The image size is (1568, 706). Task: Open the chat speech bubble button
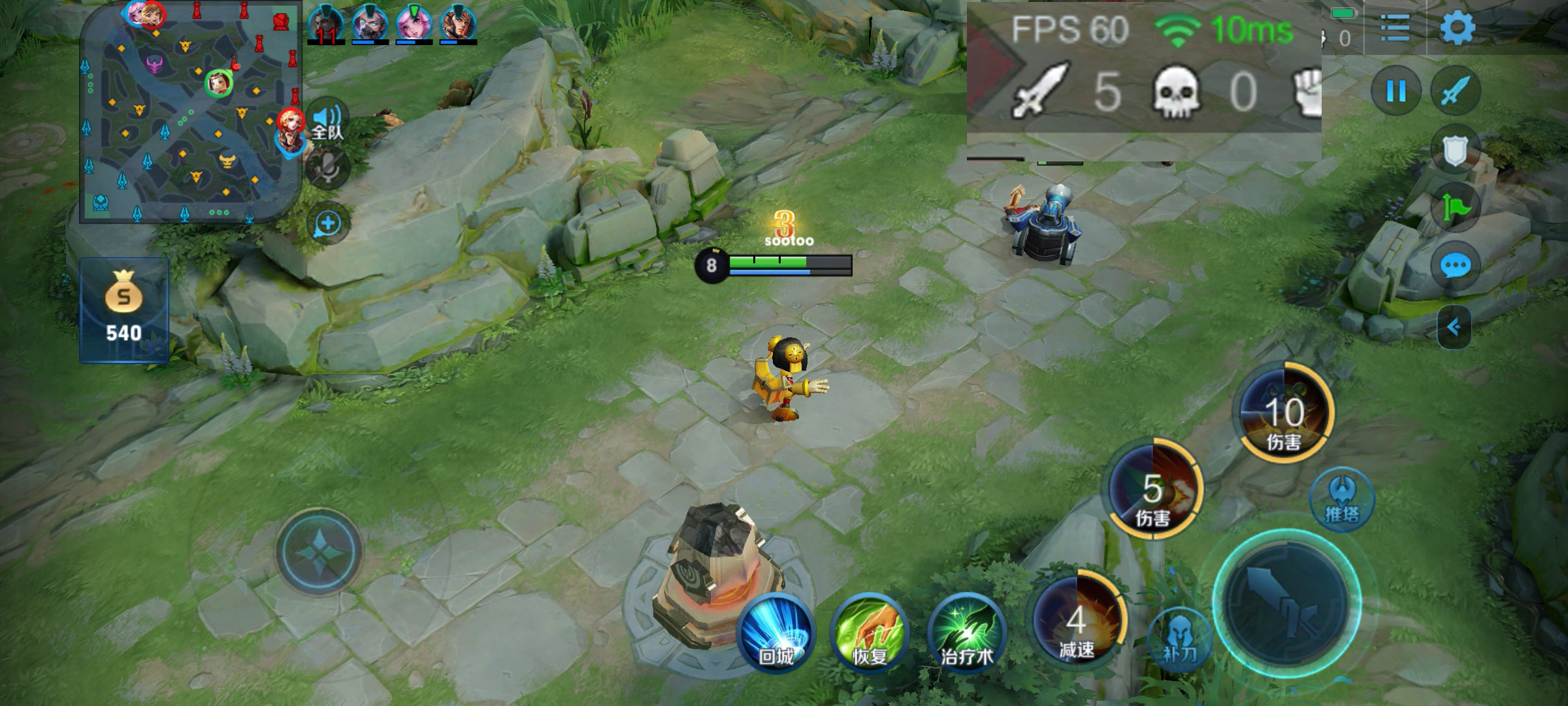click(x=1455, y=266)
